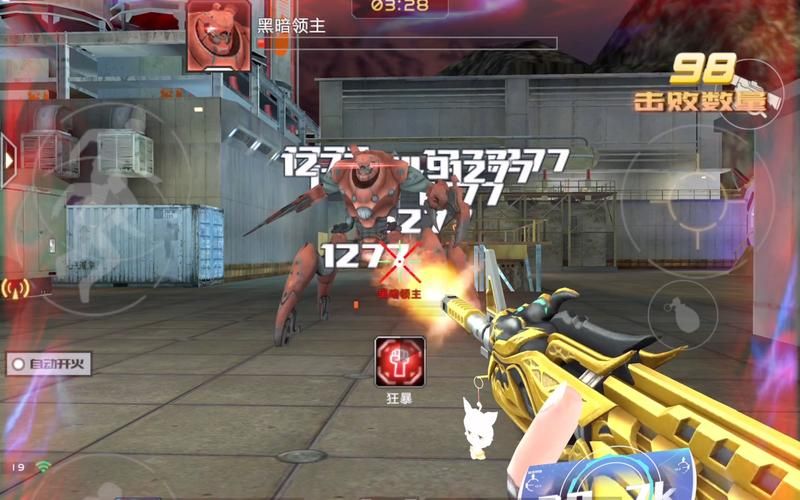Toggle the 自动开火 auto-fire option

click(x=49, y=364)
